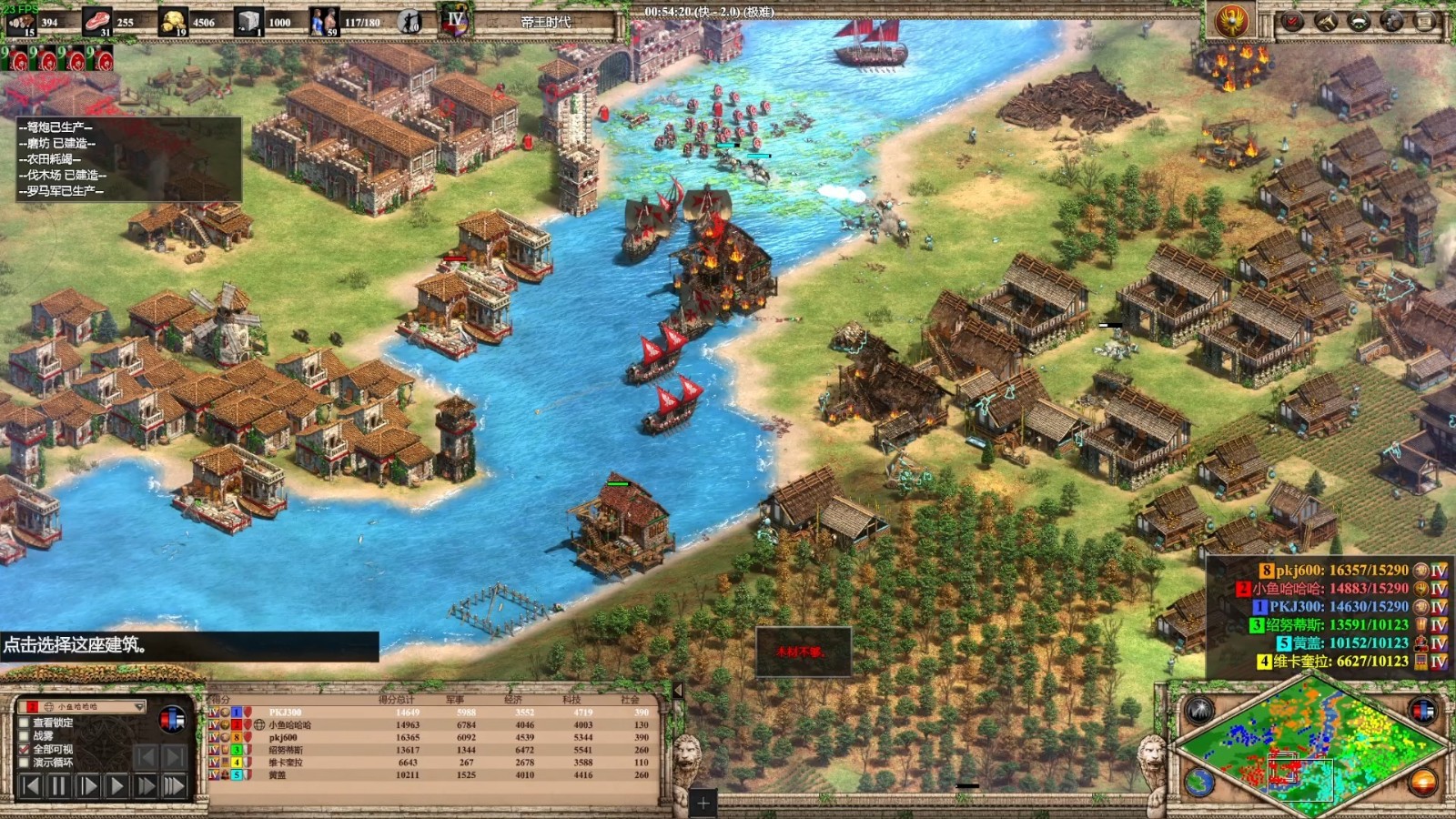Toggle the globe terrain minimap mode

coord(1199,782)
